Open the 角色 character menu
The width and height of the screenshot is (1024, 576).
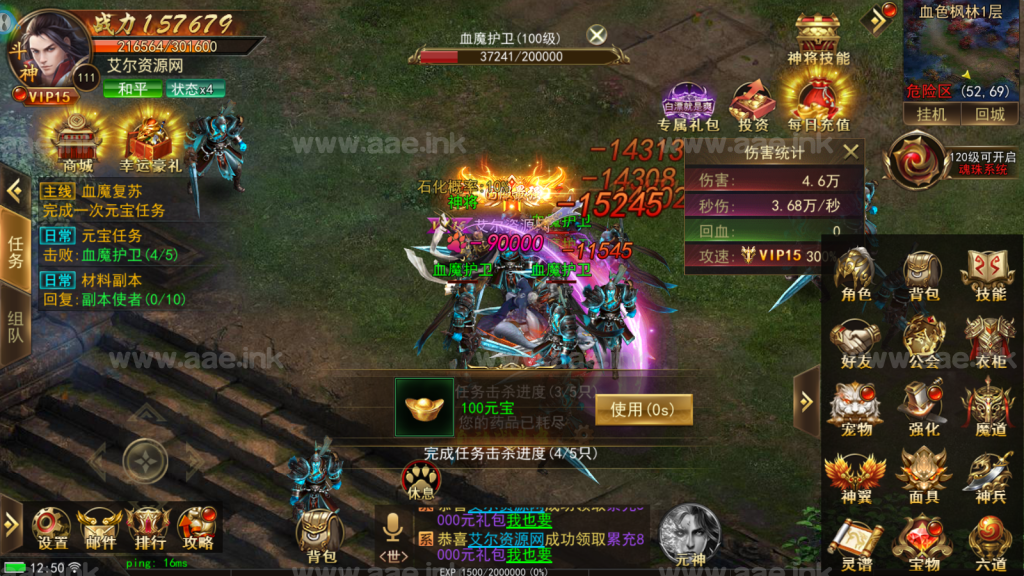click(856, 275)
